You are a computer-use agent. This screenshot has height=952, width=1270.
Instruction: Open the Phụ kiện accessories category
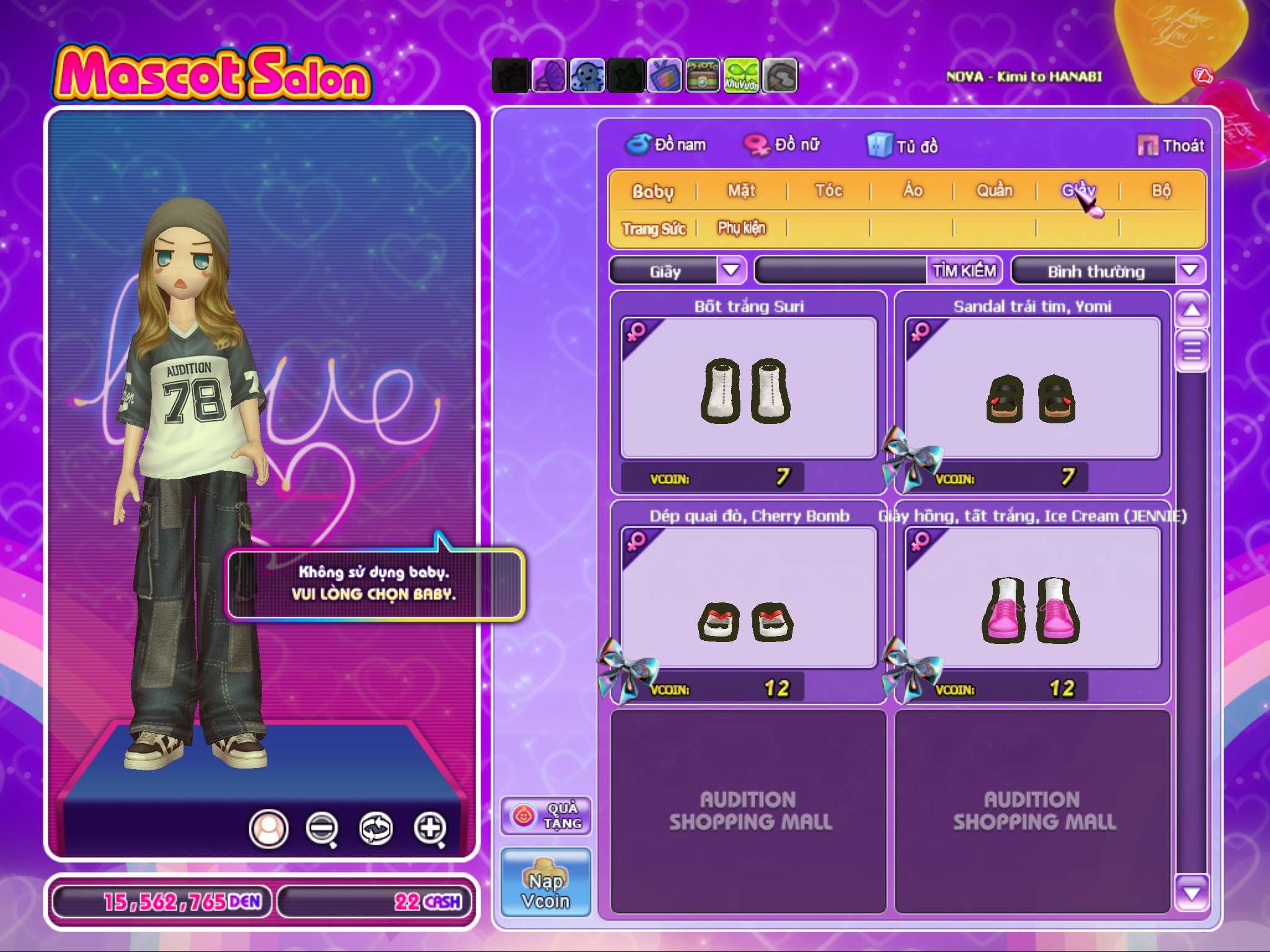tap(742, 228)
